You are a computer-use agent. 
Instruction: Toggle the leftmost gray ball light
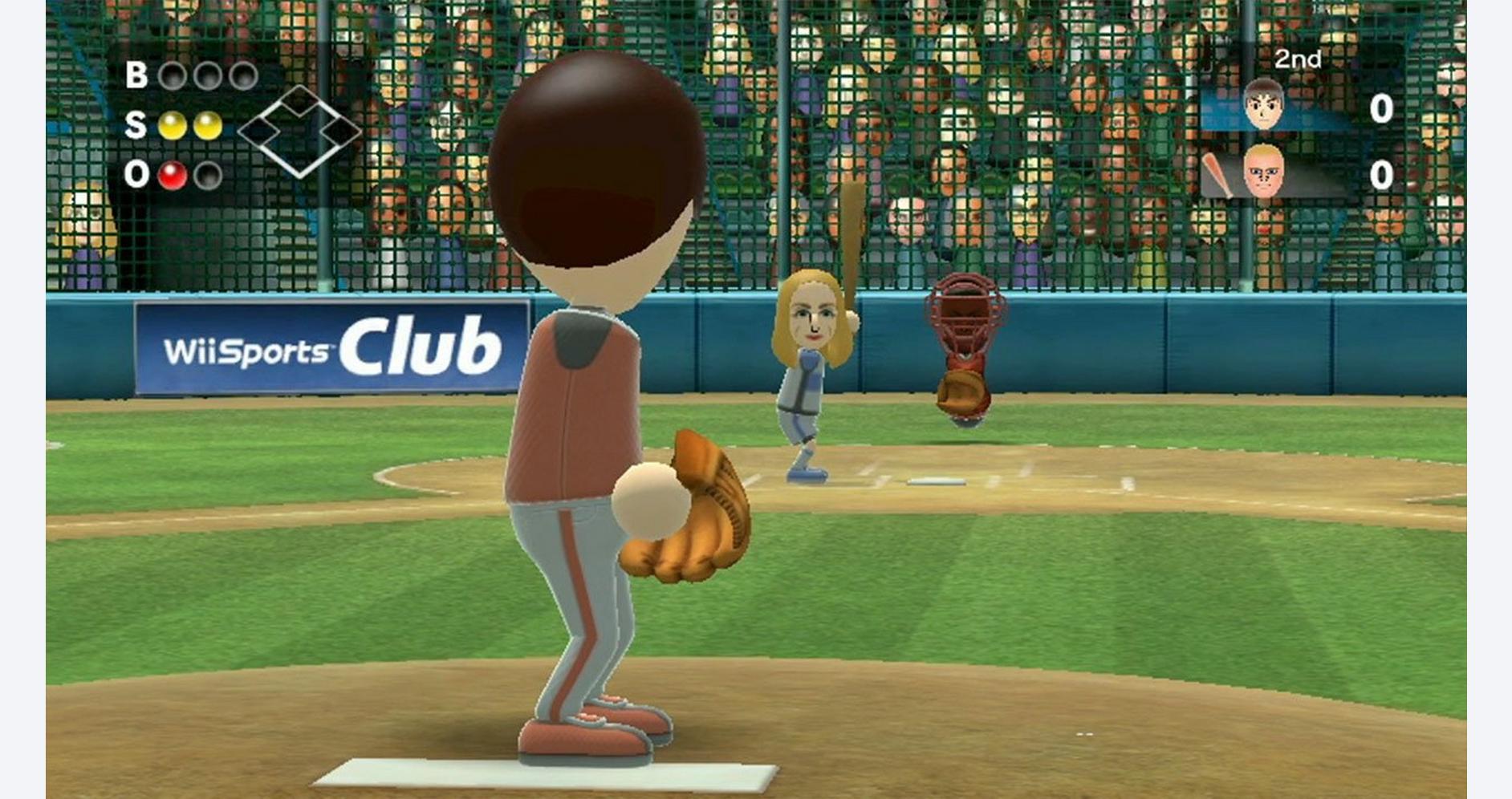pos(175,77)
